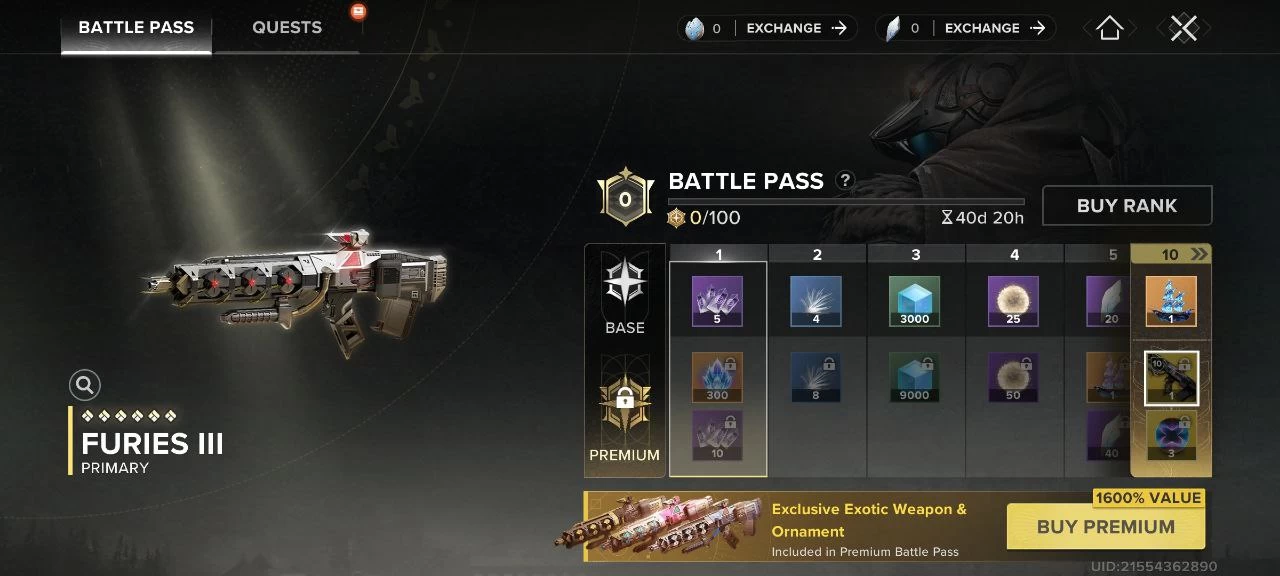The height and width of the screenshot is (576, 1280).
Task: Select the 3000 cube reward
Action: (914, 302)
